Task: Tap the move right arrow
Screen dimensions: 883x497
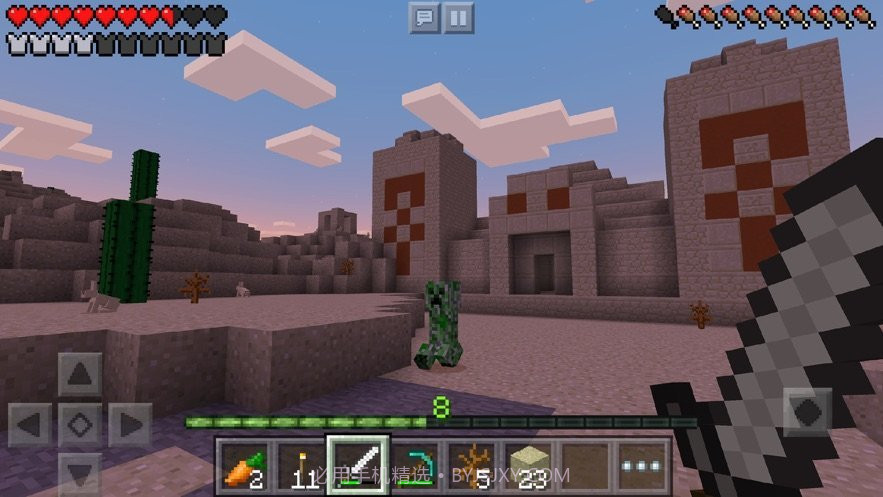Action: coord(129,425)
